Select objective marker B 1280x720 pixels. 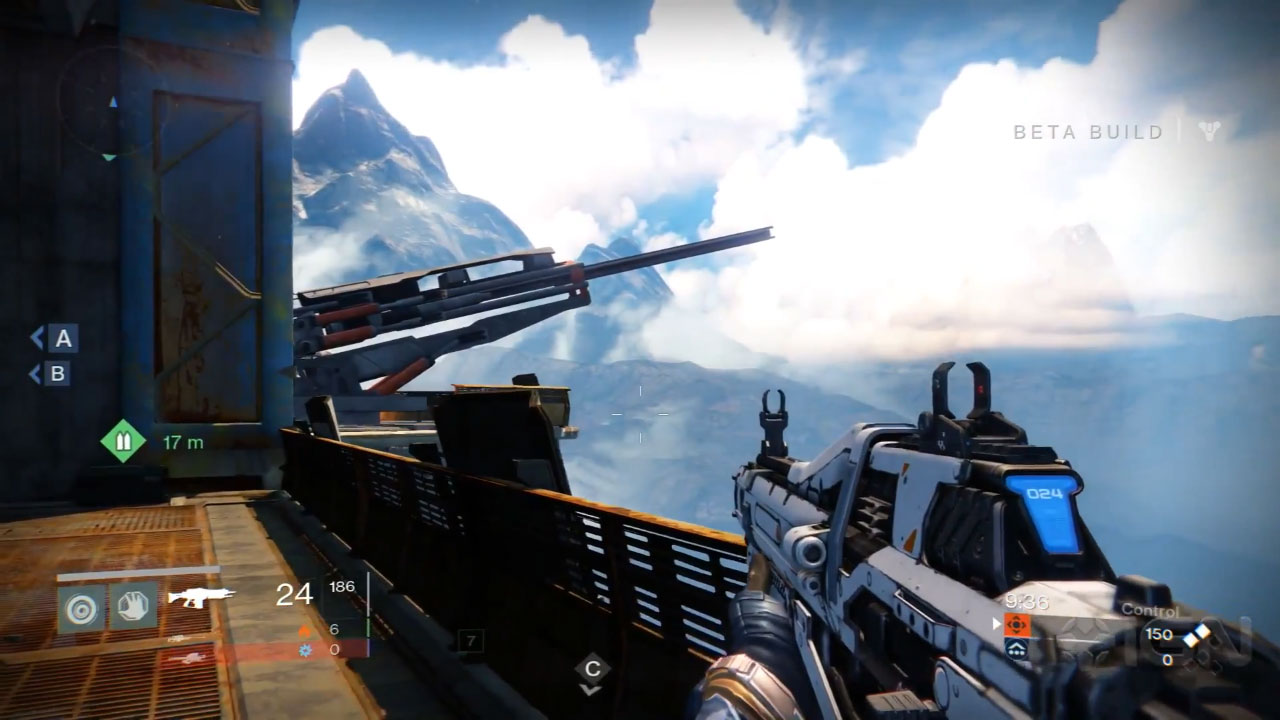[59, 375]
